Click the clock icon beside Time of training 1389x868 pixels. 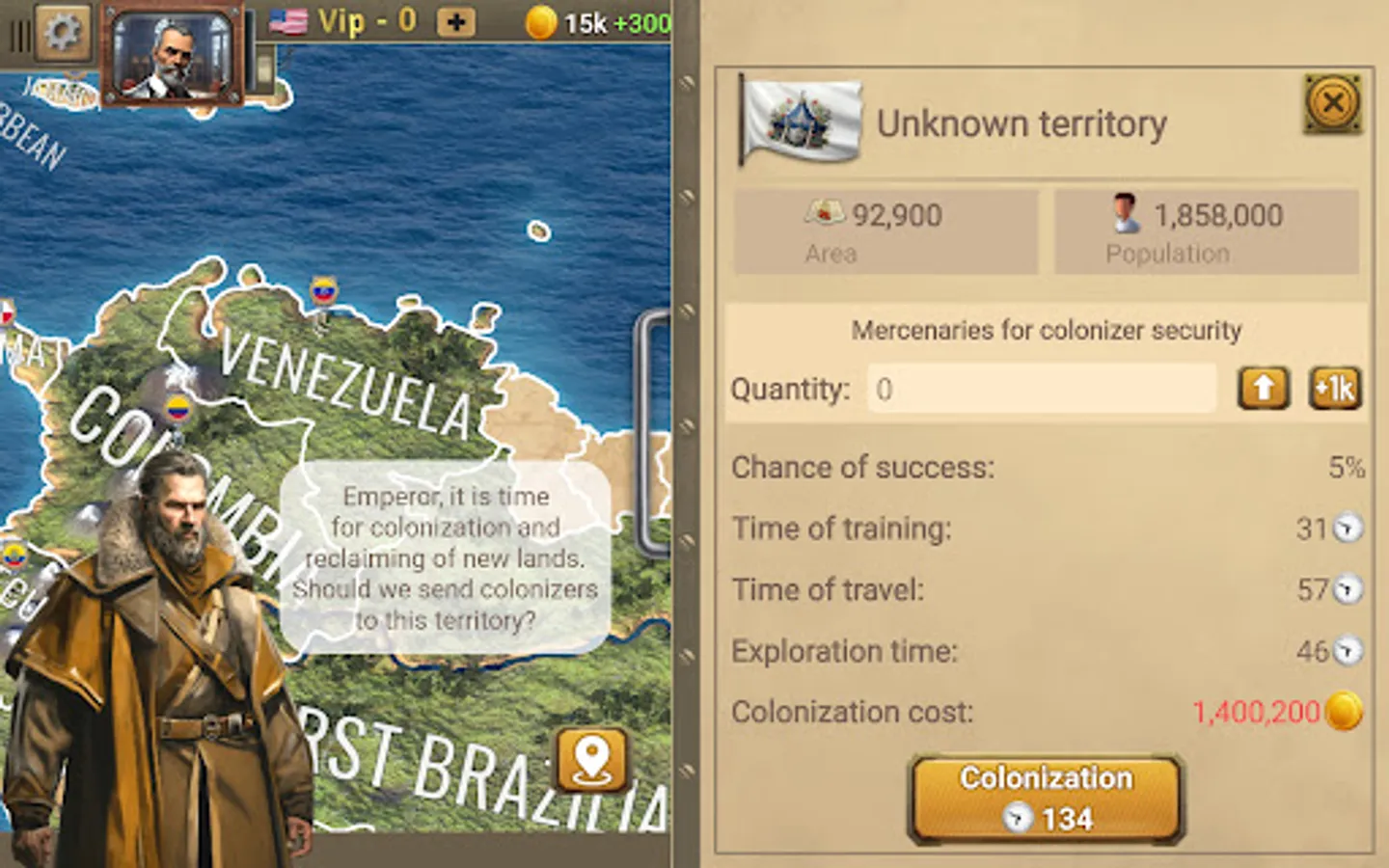pos(1348,529)
